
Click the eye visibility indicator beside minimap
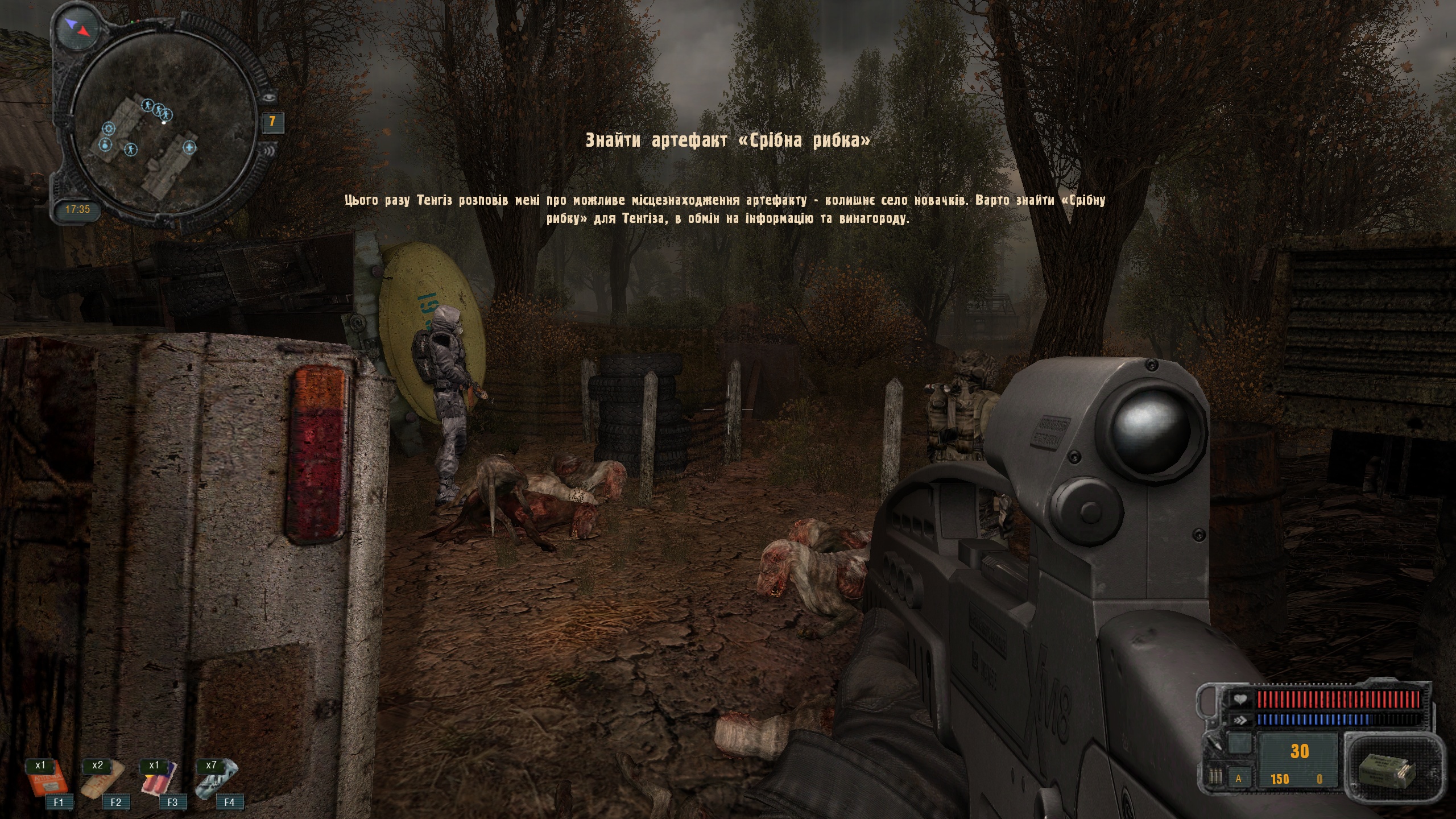tap(269, 97)
